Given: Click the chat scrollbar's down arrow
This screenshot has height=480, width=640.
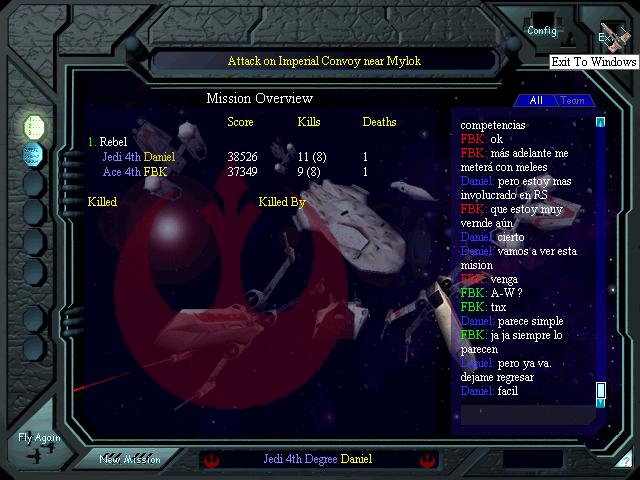Looking at the screenshot, I should [x=601, y=402].
